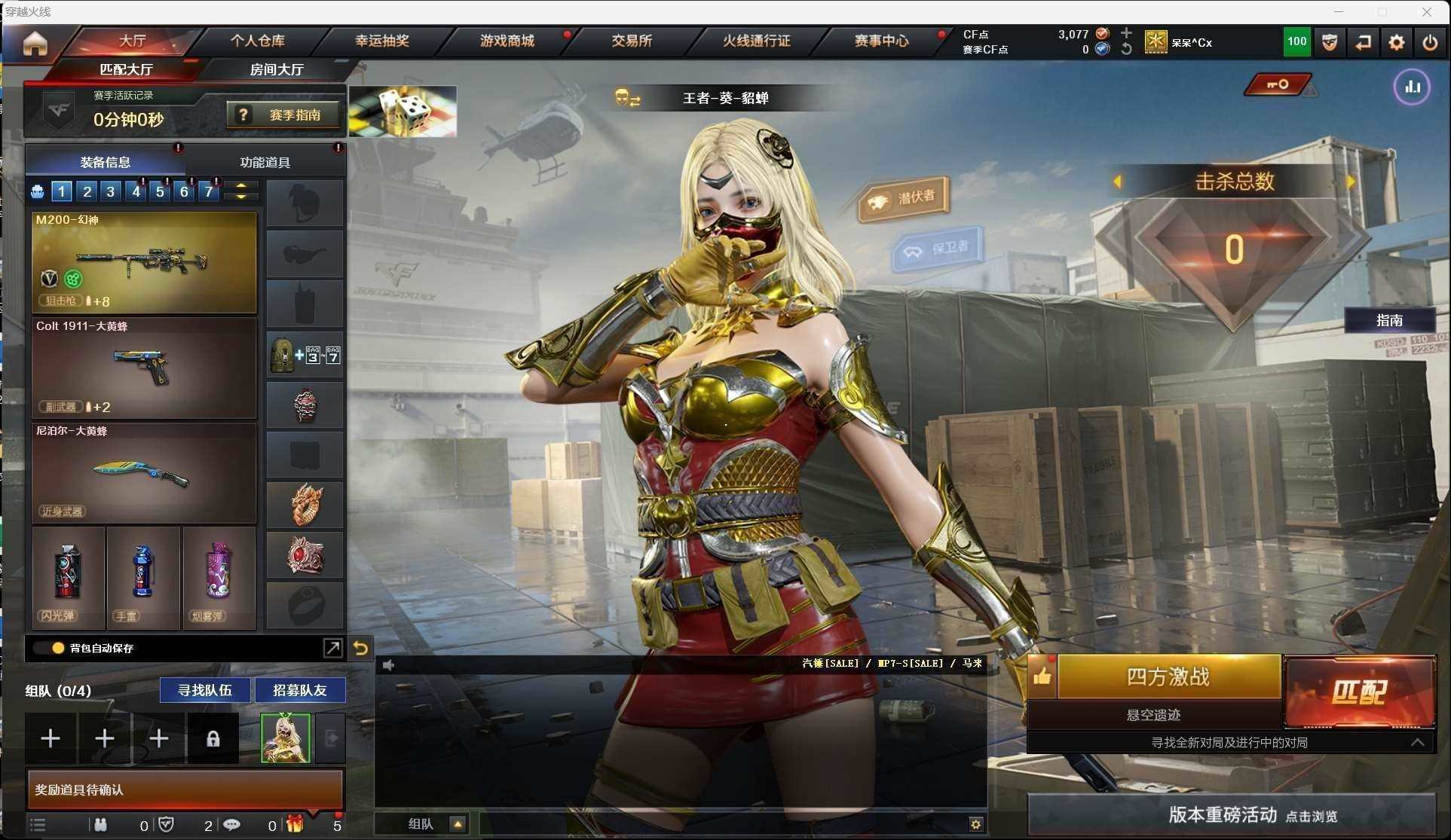Open the 个人仓库 menu
Viewport: 1451px width, 840px height.
258,41
